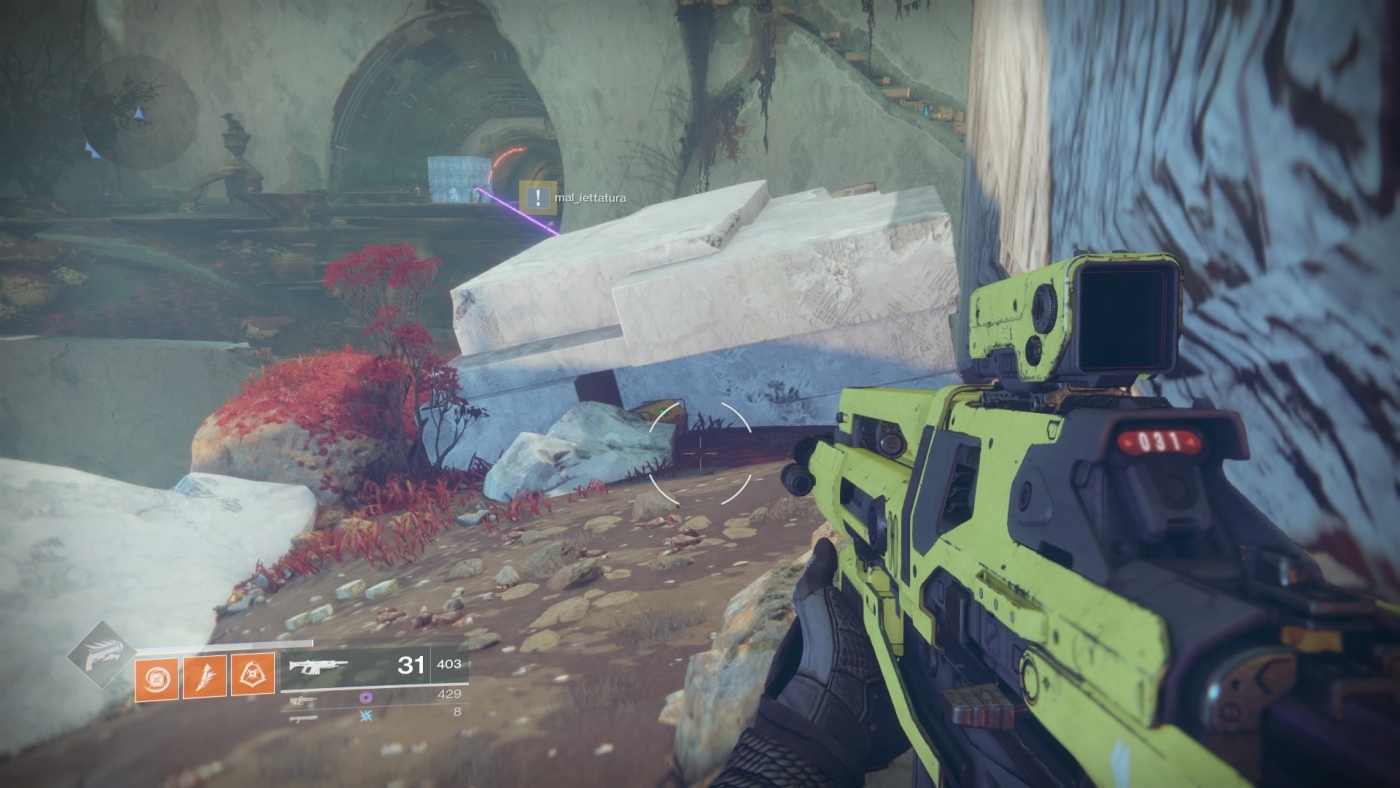Click the equipped auto rifle silhouette icon
Screen dimensions: 1400x788
[320, 664]
